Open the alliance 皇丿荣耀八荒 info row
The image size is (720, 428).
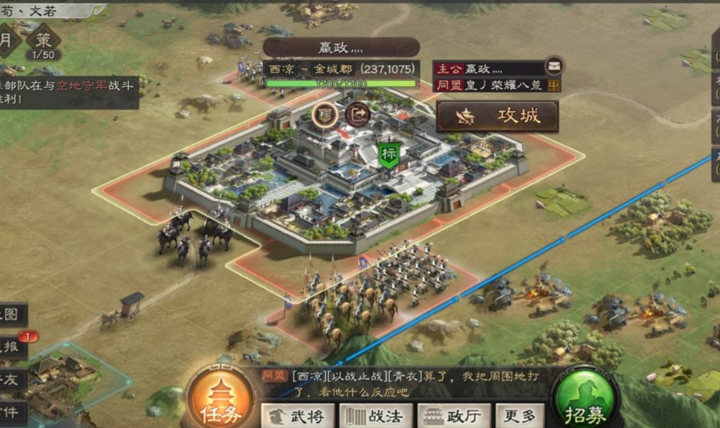click(497, 86)
